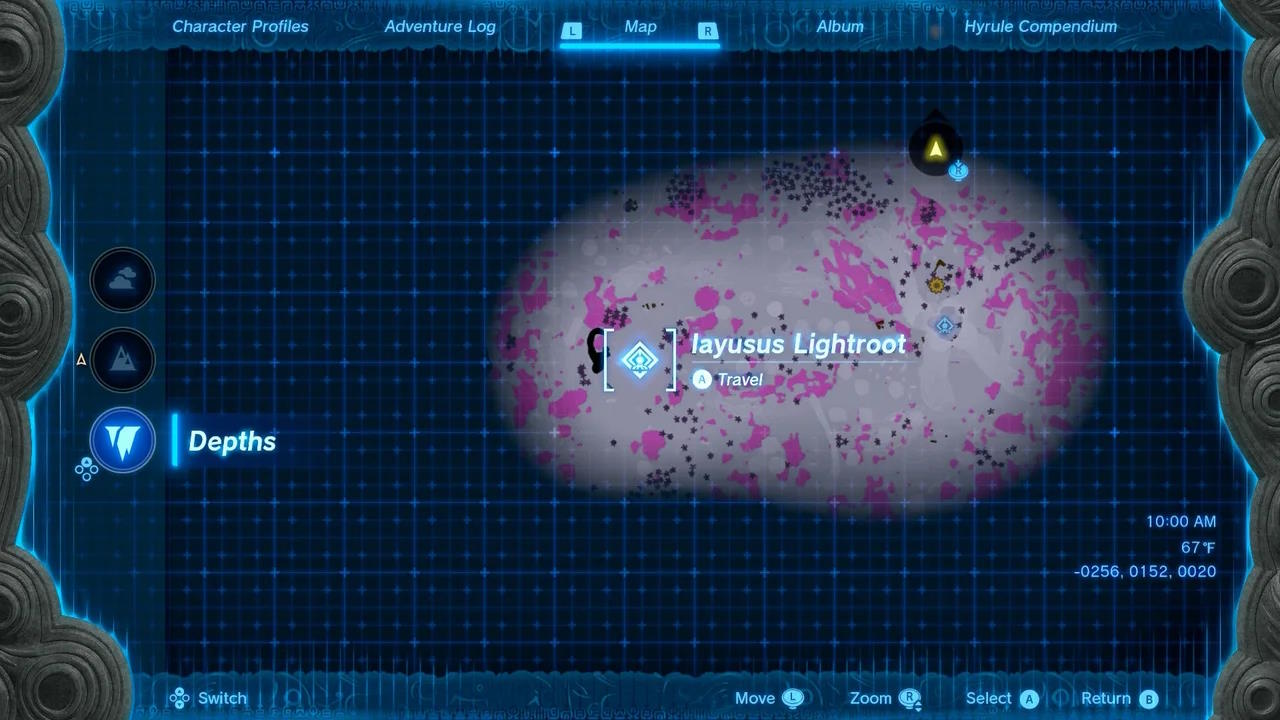Click Return at the bottom right
This screenshot has height=720, width=1280.
click(x=1119, y=698)
